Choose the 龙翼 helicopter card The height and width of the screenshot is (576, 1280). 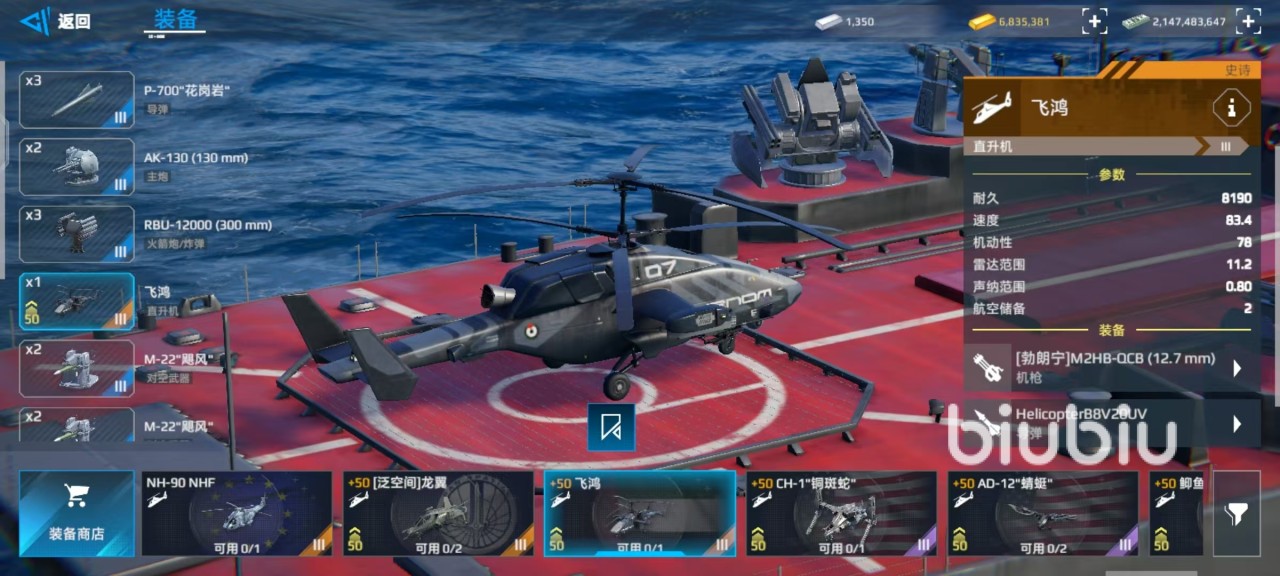click(x=438, y=513)
